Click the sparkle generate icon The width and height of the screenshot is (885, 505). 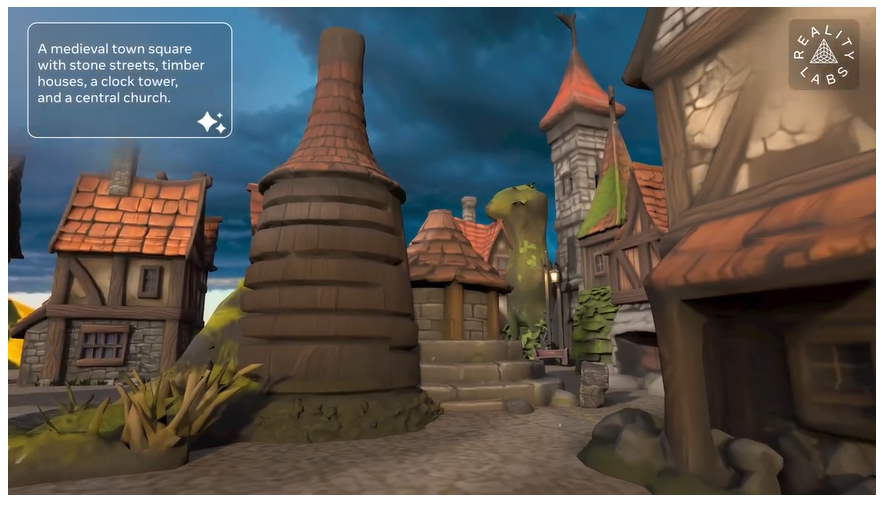click(211, 122)
